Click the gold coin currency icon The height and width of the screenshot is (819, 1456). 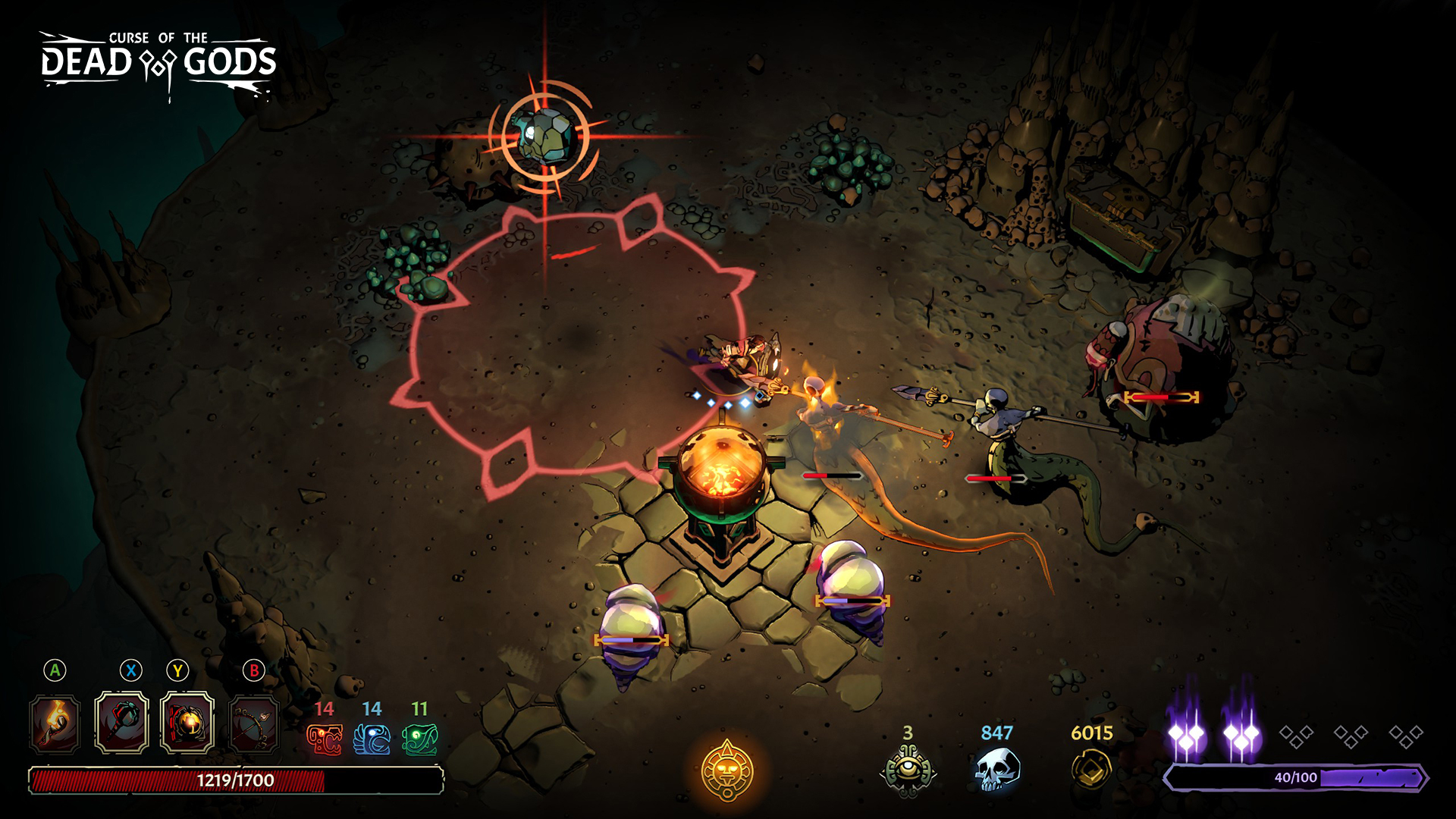pos(1091,769)
